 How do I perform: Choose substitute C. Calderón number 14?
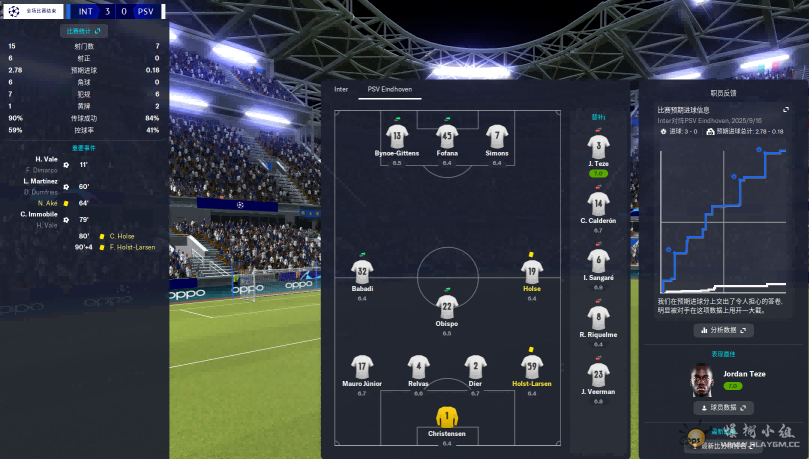click(598, 204)
